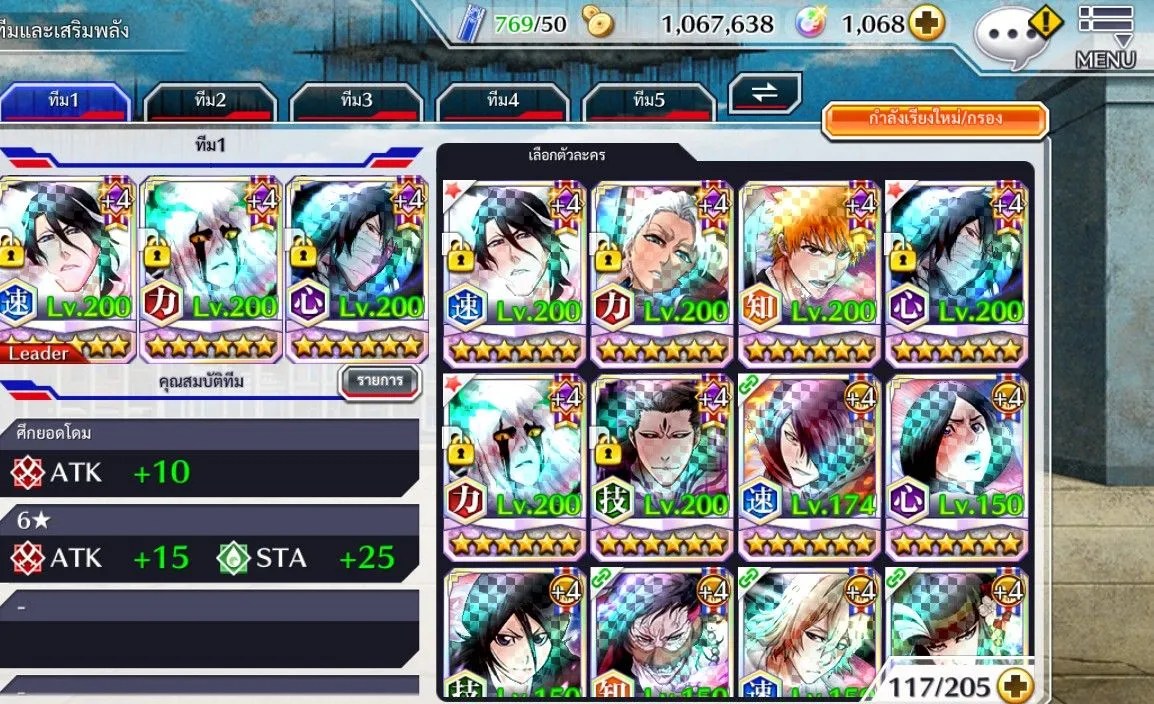
Task: Switch to the ทีม4 tab
Action: pyautogui.click(x=502, y=101)
